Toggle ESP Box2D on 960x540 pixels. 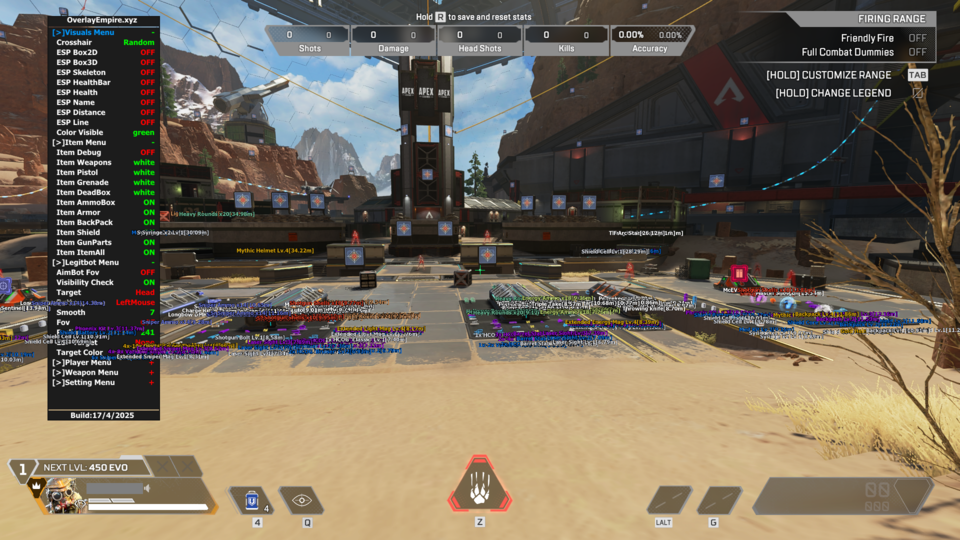[147, 53]
